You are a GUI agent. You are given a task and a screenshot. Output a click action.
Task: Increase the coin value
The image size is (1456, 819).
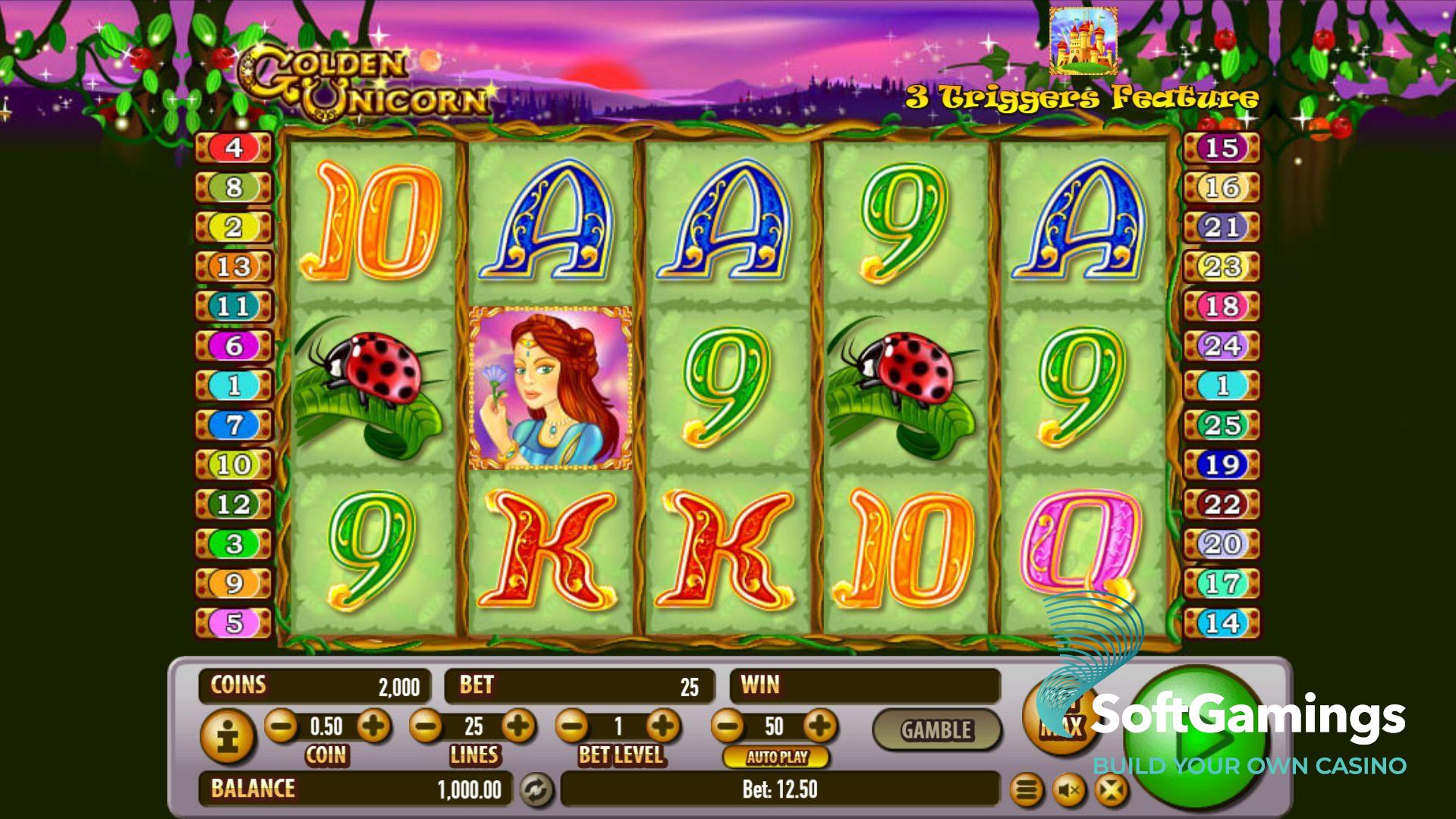[373, 726]
